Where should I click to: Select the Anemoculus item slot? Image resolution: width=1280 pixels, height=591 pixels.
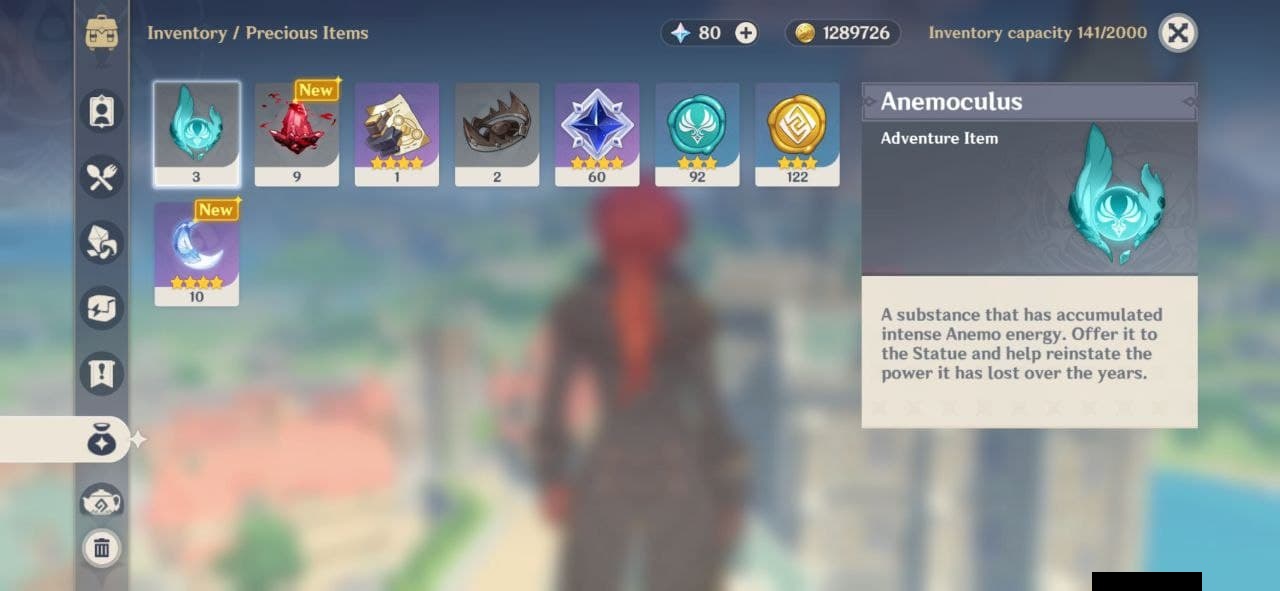pyautogui.click(x=197, y=134)
